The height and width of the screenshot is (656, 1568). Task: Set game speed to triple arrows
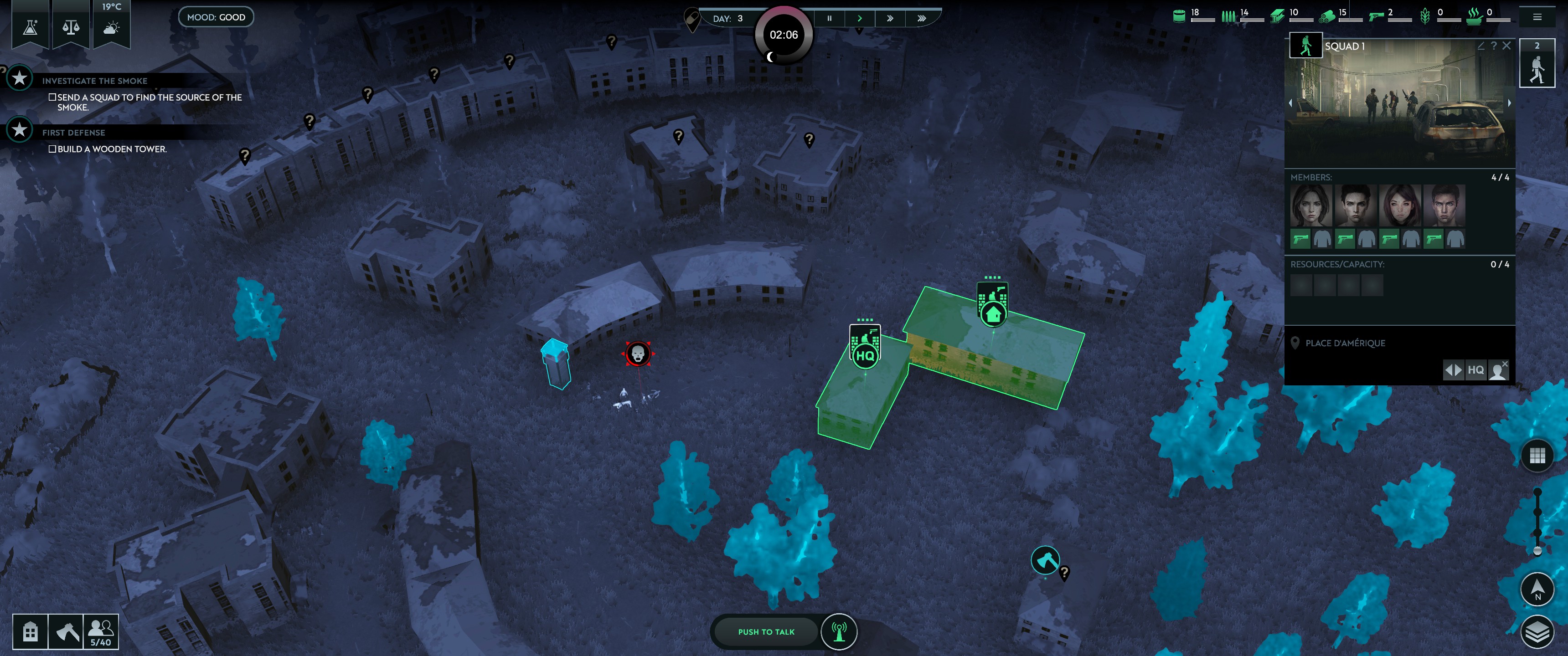coord(922,18)
